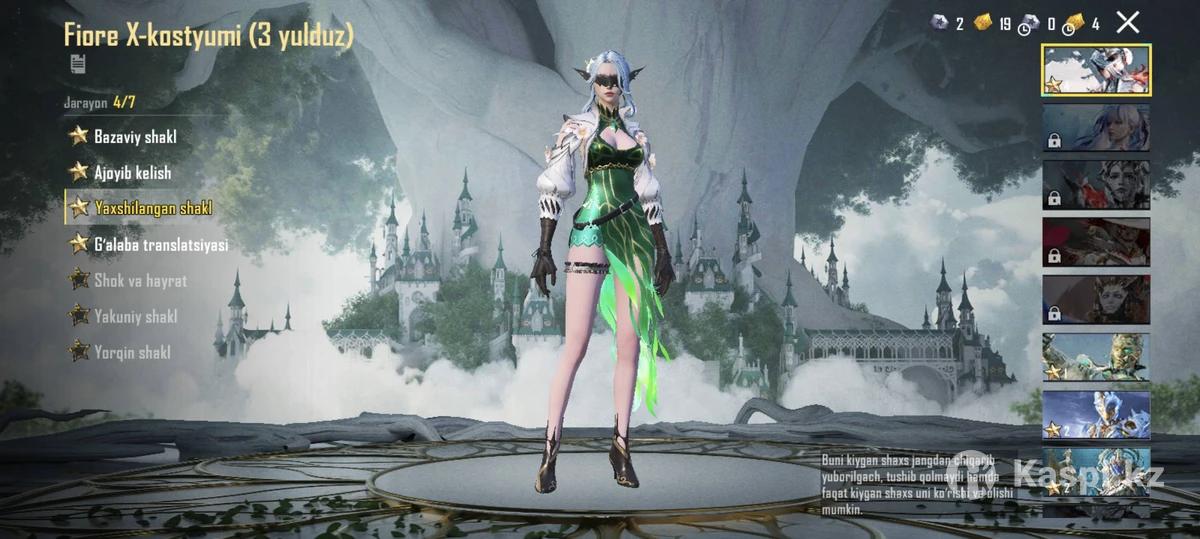Select Yaxshilangan shakl in the list

tap(152, 208)
